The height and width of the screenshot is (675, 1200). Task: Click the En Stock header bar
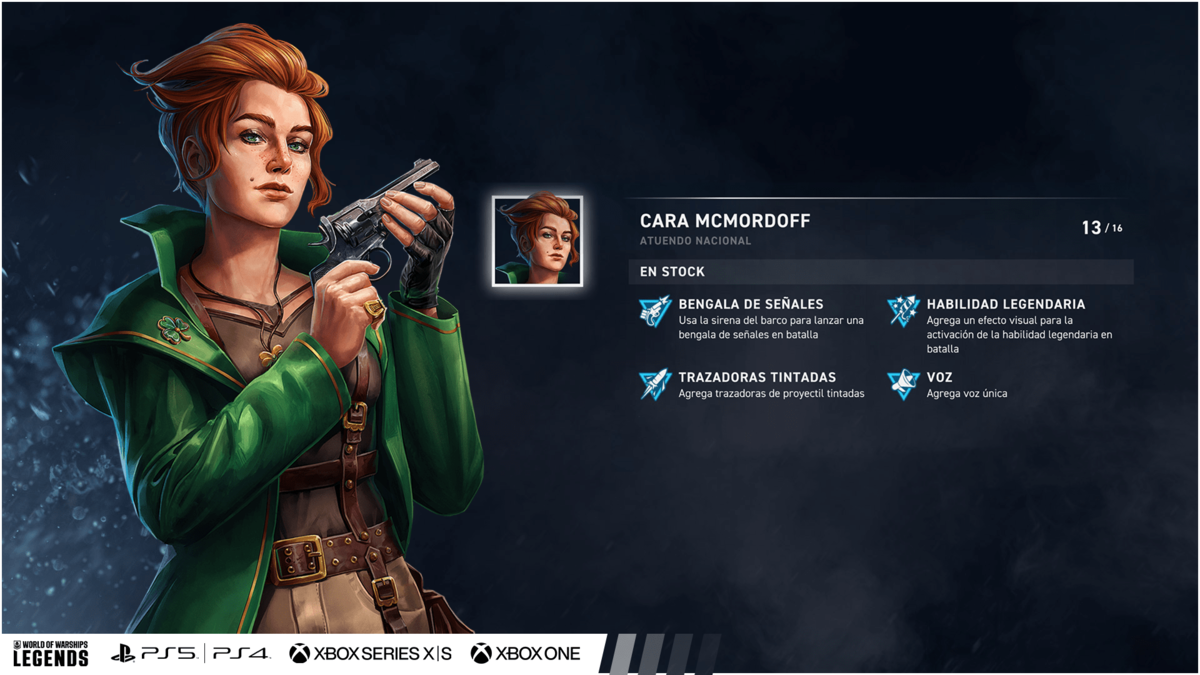click(x=880, y=272)
